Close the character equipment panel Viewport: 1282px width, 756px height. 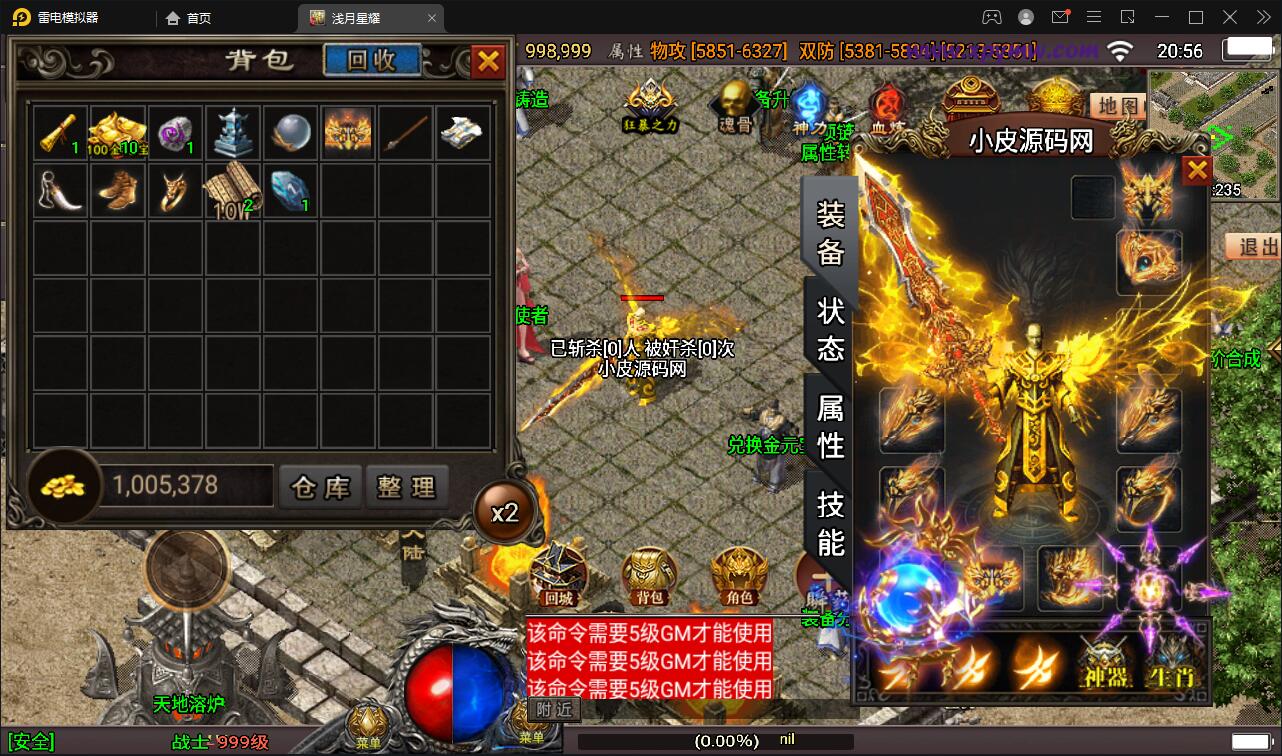point(1197,171)
